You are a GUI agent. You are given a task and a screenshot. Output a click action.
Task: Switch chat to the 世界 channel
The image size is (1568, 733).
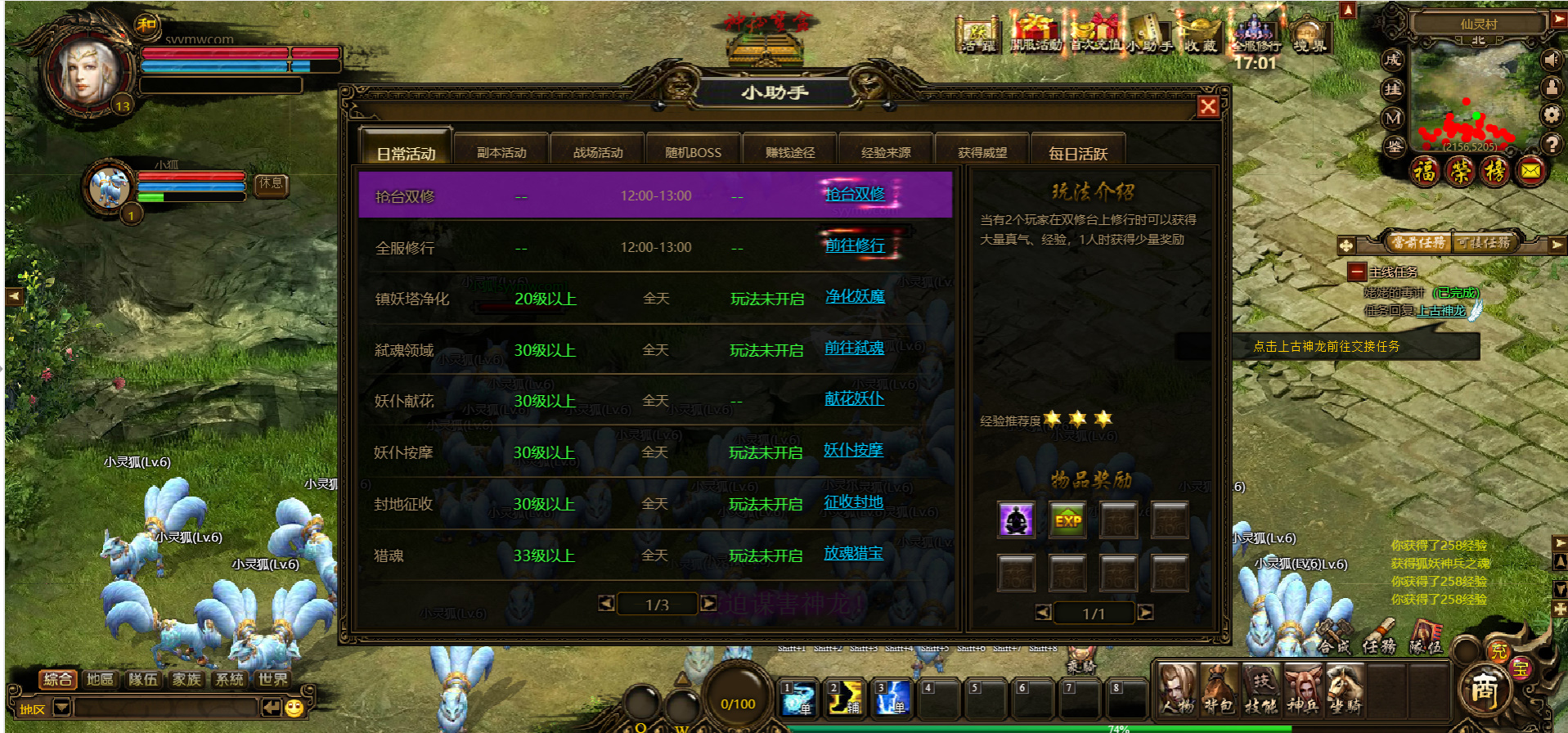(272, 679)
